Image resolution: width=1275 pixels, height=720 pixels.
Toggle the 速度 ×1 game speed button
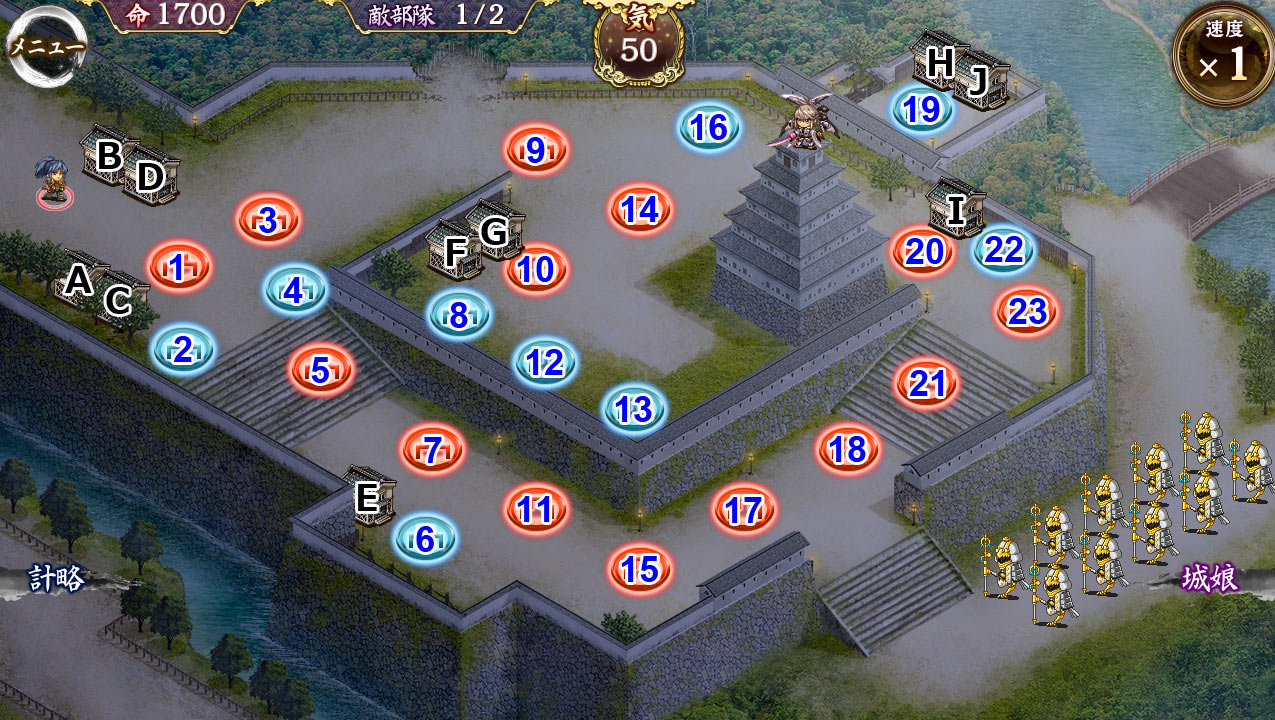1222,58
